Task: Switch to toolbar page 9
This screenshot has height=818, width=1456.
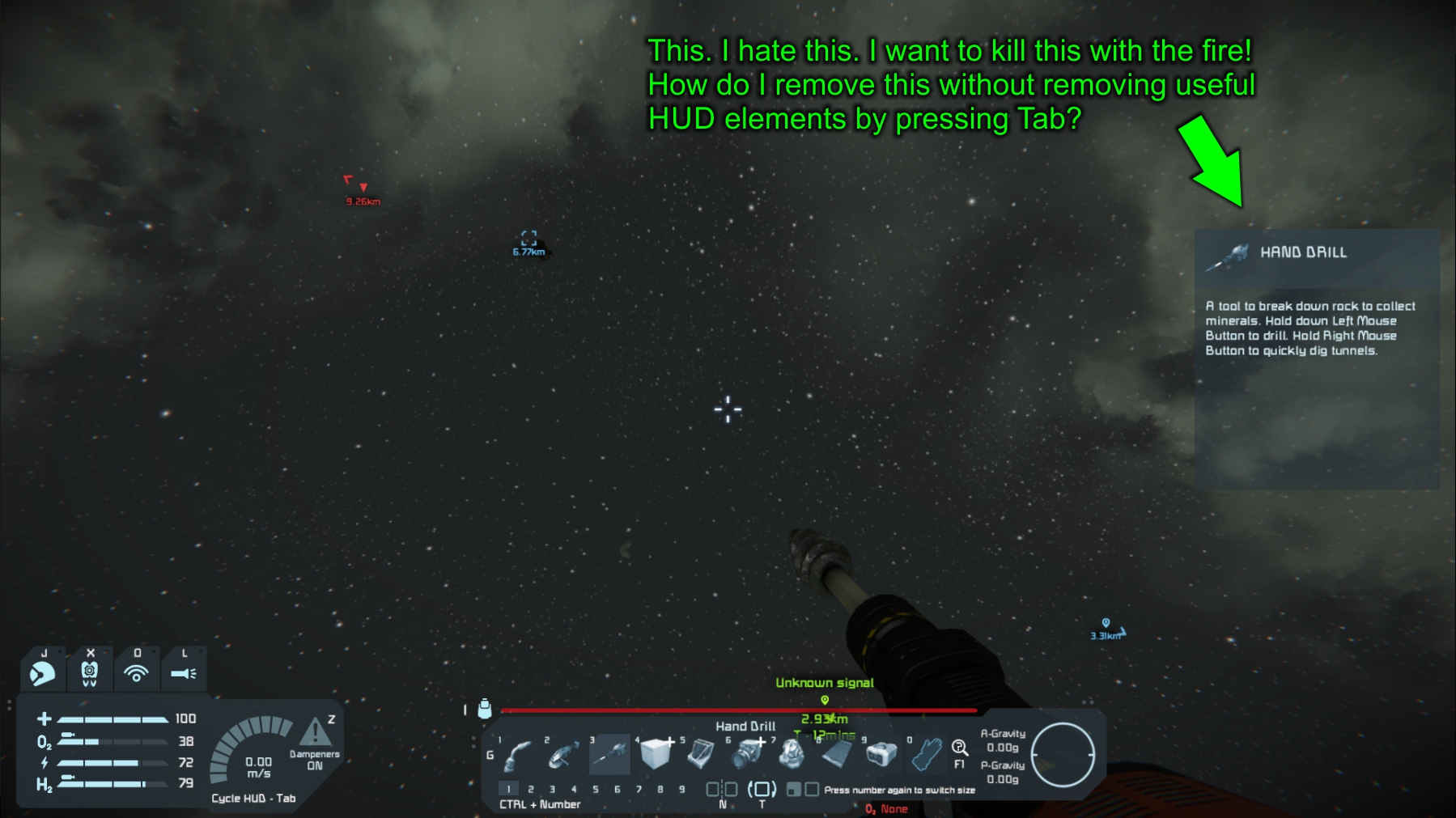Action: tap(681, 789)
